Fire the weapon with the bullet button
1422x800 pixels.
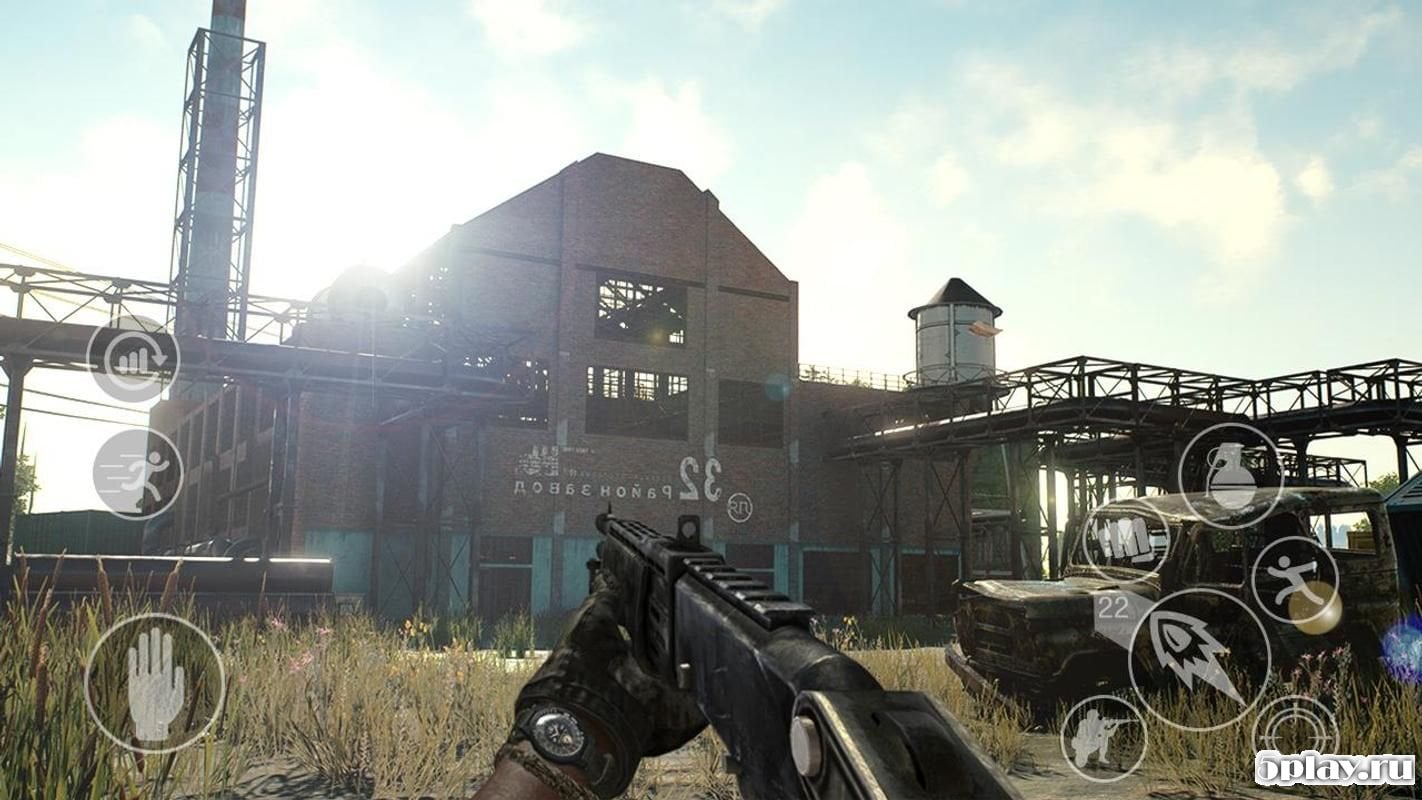coord(1199,659)
